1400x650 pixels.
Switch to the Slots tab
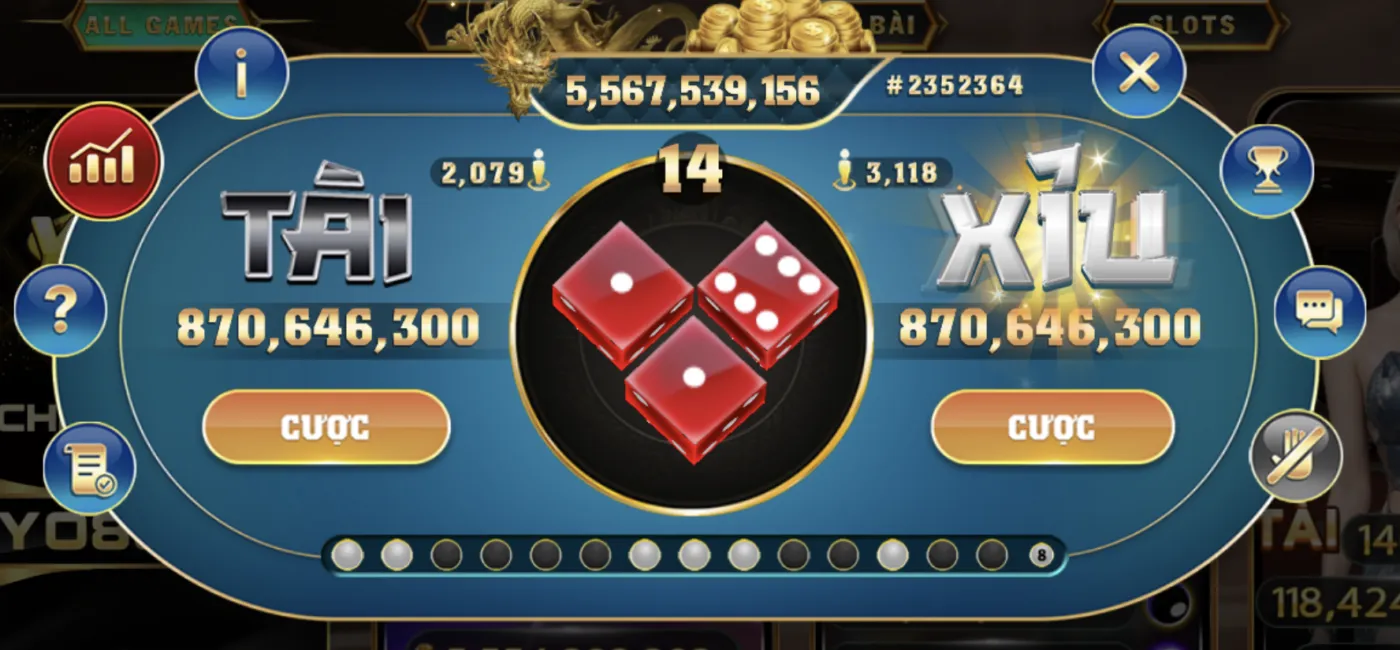(x=1191, y=25)
